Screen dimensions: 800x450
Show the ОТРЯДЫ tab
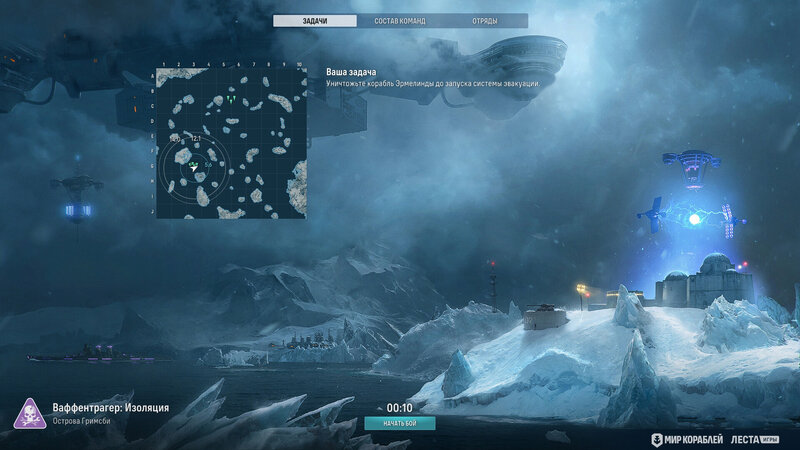tap(485, 20)
